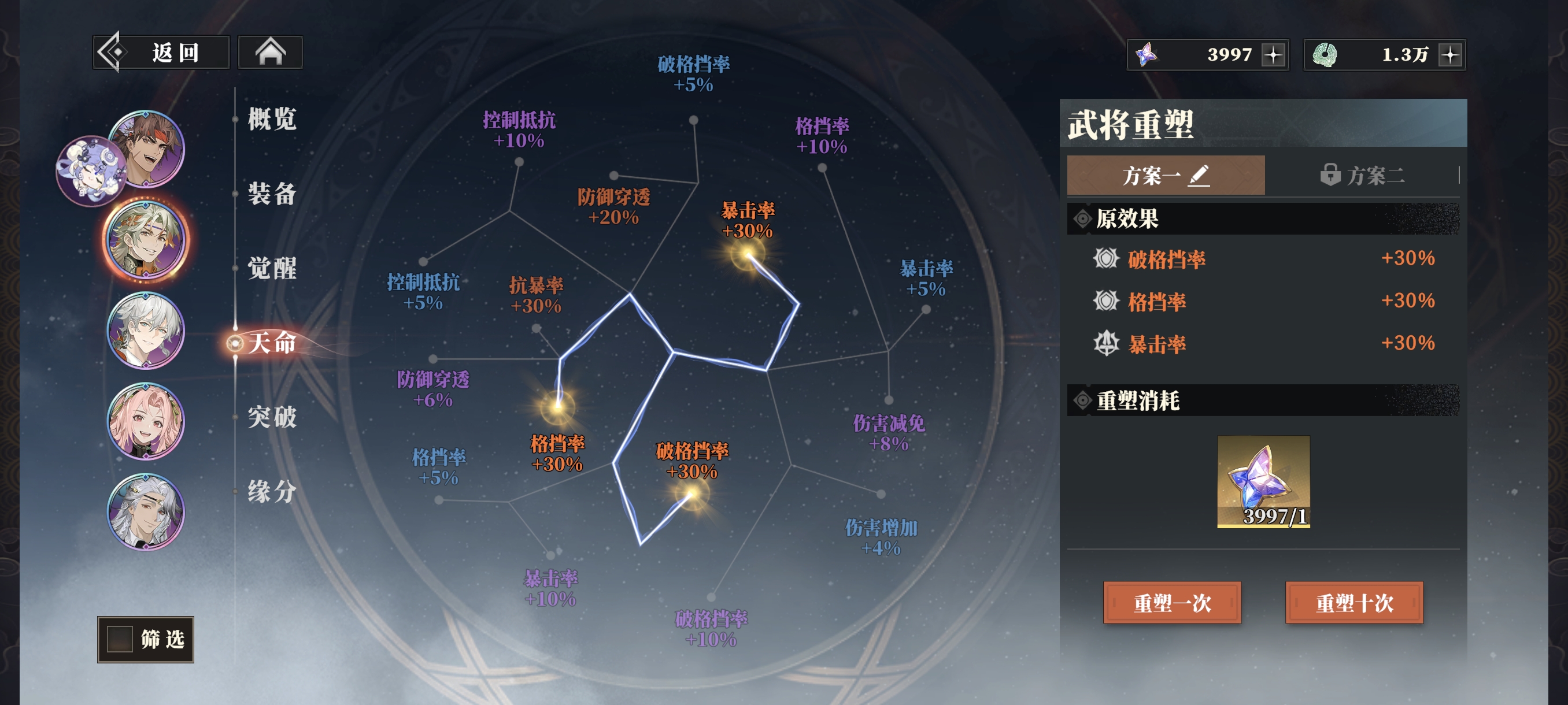
Task: Add more purple star currency
Action: [1273, 55]
